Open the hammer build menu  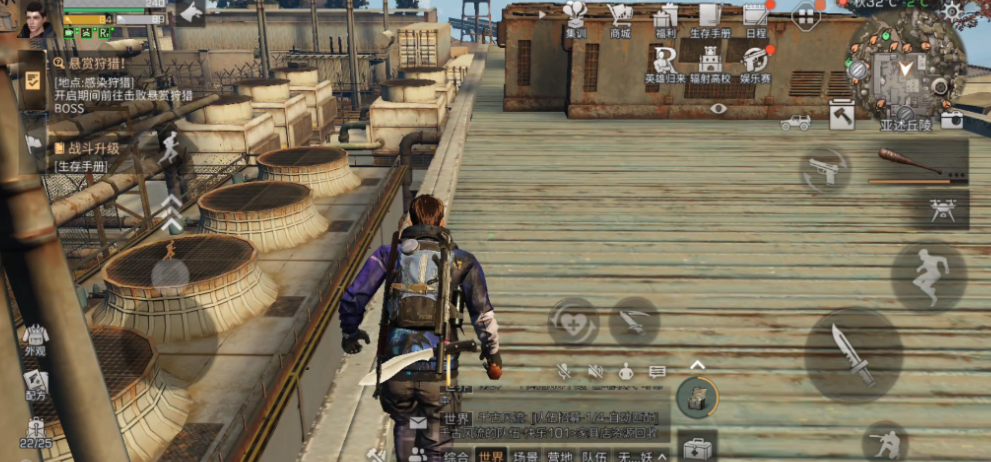(842, 116)
